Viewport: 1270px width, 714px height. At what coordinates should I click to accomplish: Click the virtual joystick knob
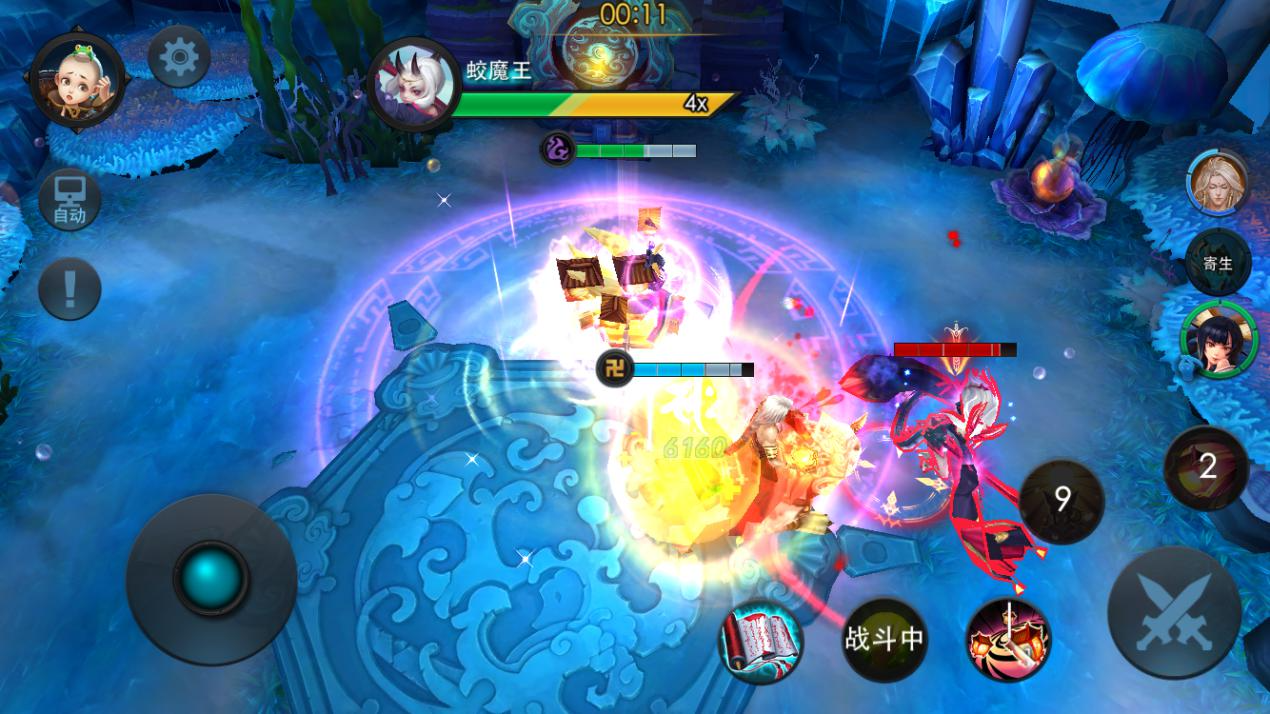point(211,577)
